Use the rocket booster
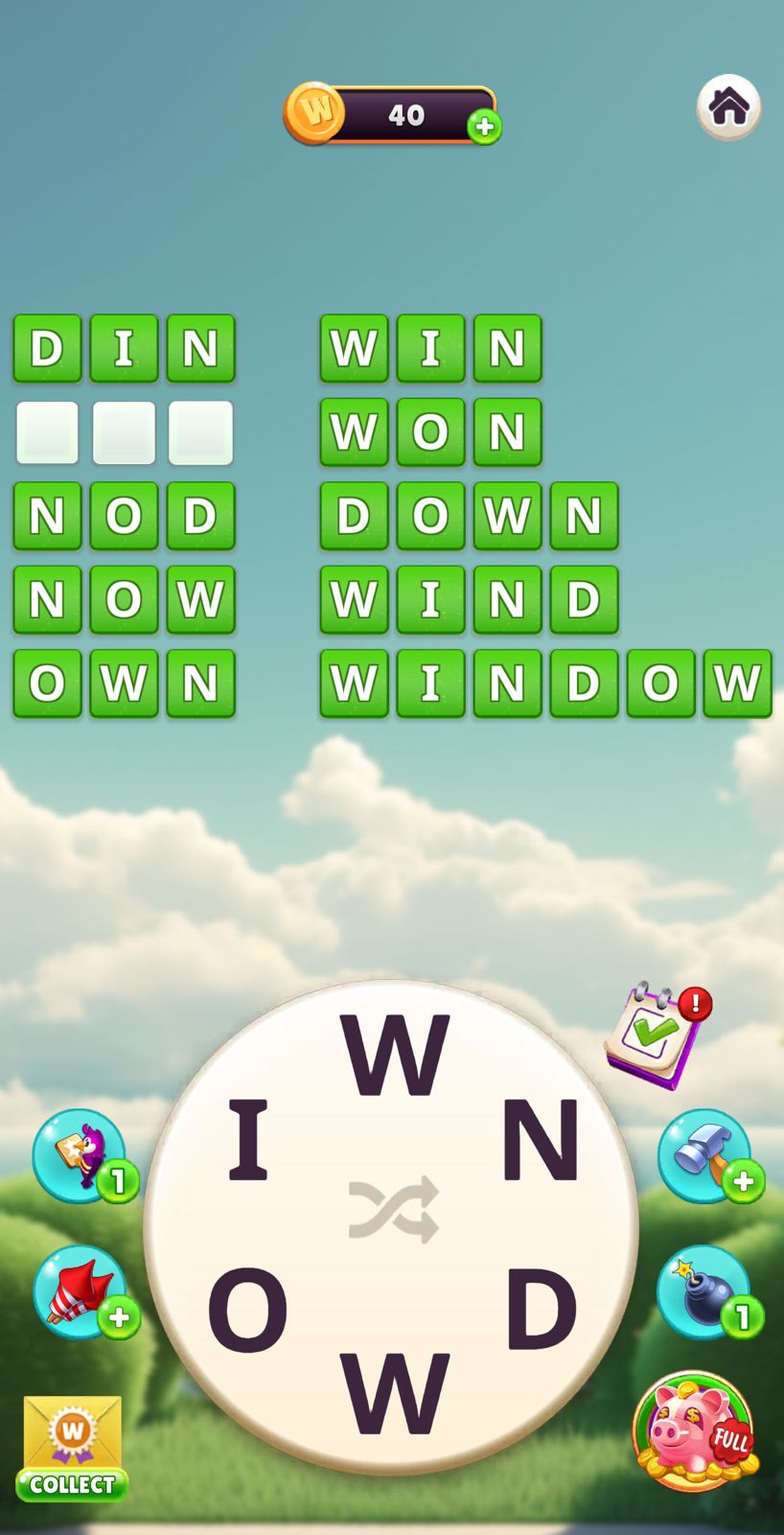The height and width of the screenshot is (1535, 784). coord(80,1292)
